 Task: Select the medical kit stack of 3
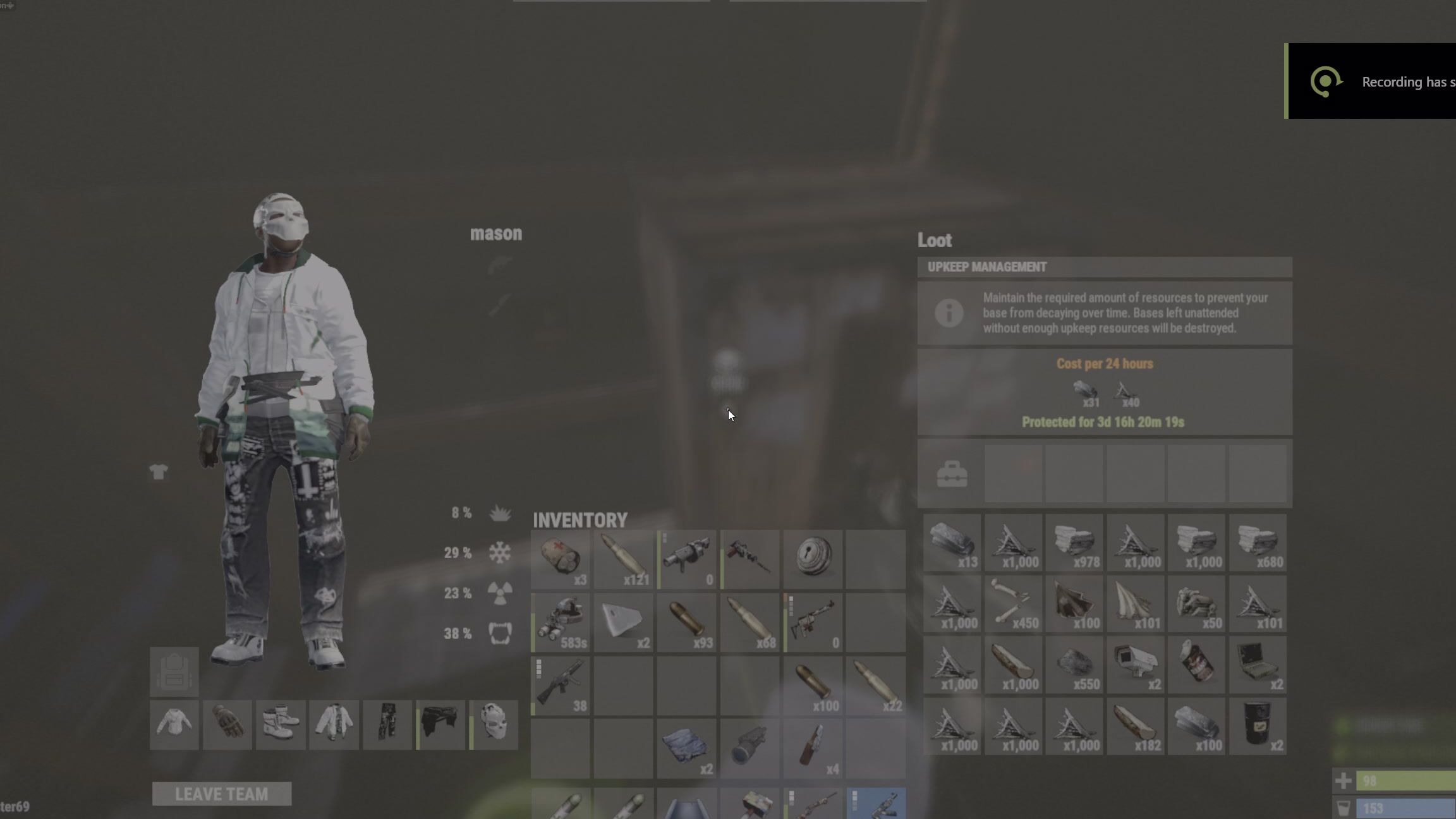[560, 556]
